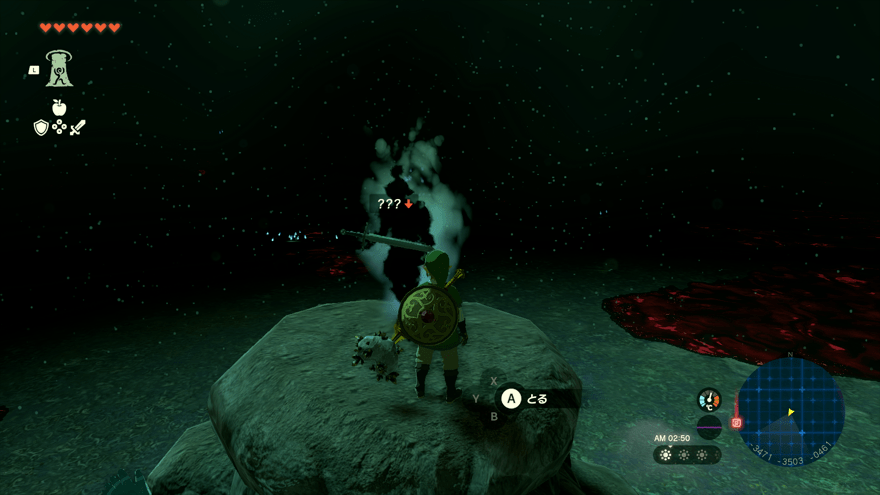Open the shield quick-select icon
880x495 pixels.
pos(41,127)
